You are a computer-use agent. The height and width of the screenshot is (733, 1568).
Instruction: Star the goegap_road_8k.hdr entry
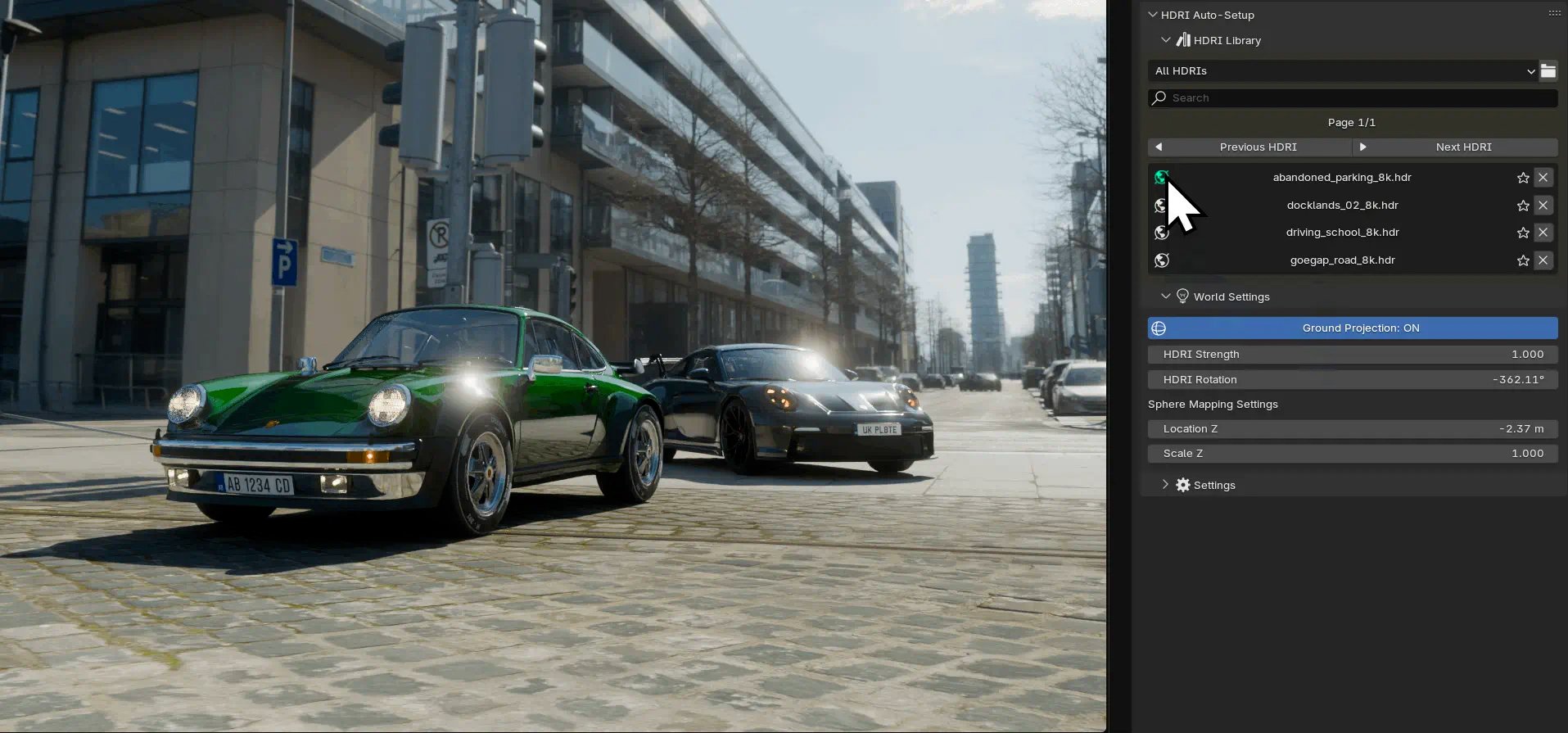coord(1523,260)
